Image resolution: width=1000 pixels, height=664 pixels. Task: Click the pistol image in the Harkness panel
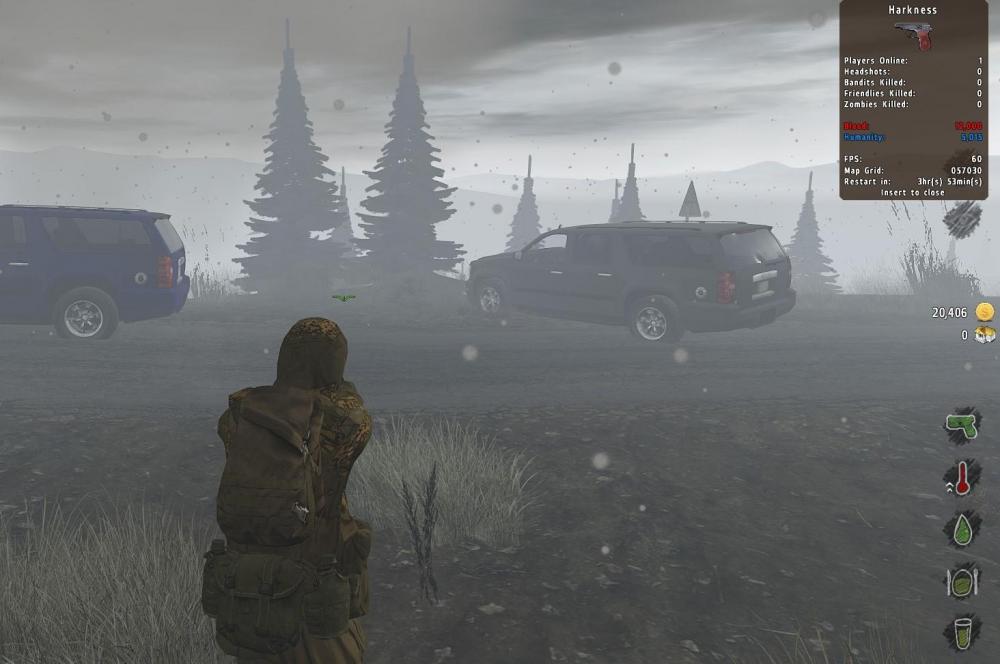(913, 35)
